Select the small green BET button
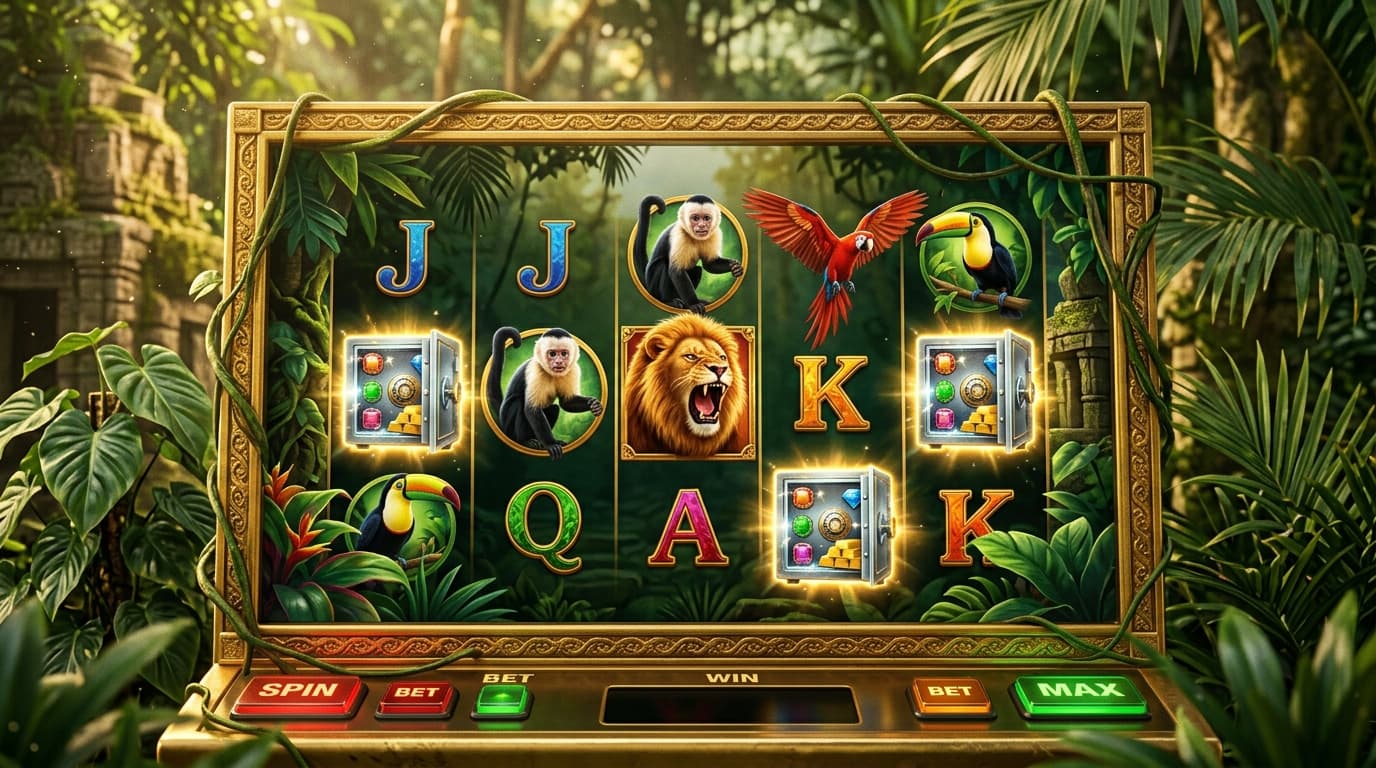Screen dimensions: 1376x768 tap(503, 699)
